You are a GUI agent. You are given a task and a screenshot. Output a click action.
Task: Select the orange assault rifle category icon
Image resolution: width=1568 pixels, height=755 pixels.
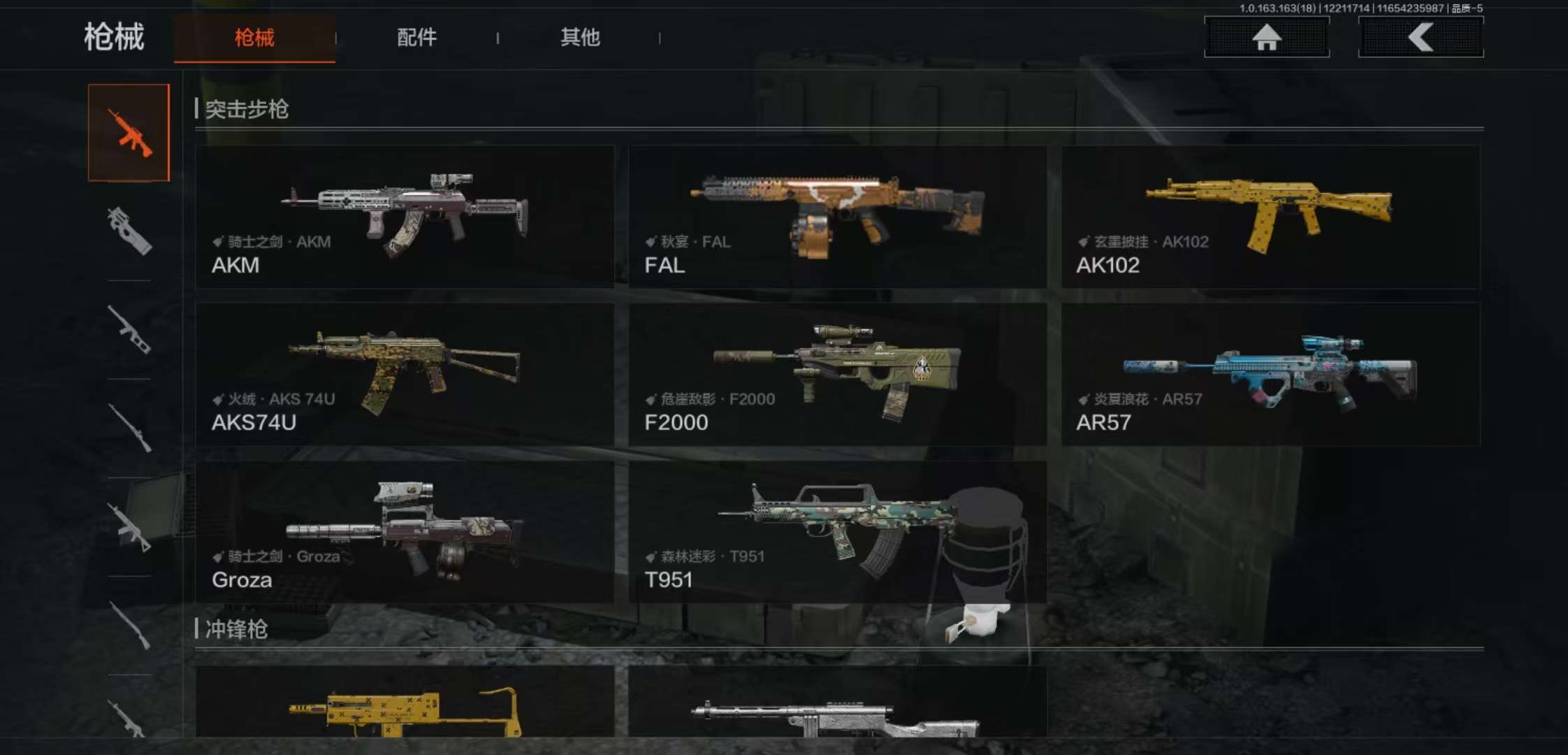[129, 133]
